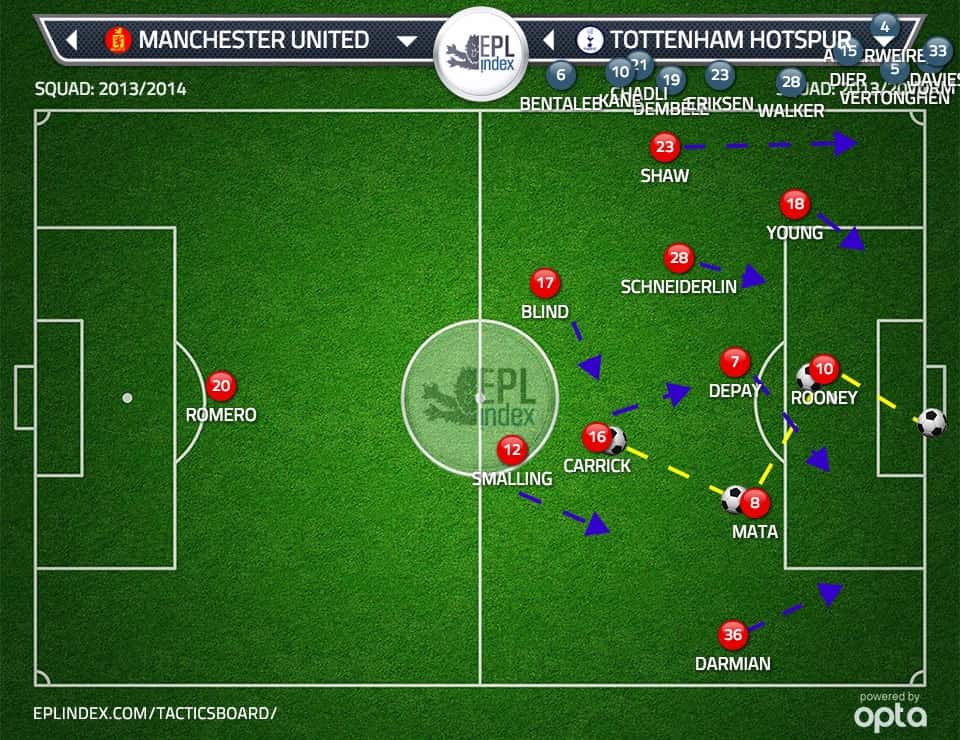The height and width of the screenshot is (740, 960).
Task: Click Rooney's number 10 red token
Action: pyautogui.click(x=824, y=369)
